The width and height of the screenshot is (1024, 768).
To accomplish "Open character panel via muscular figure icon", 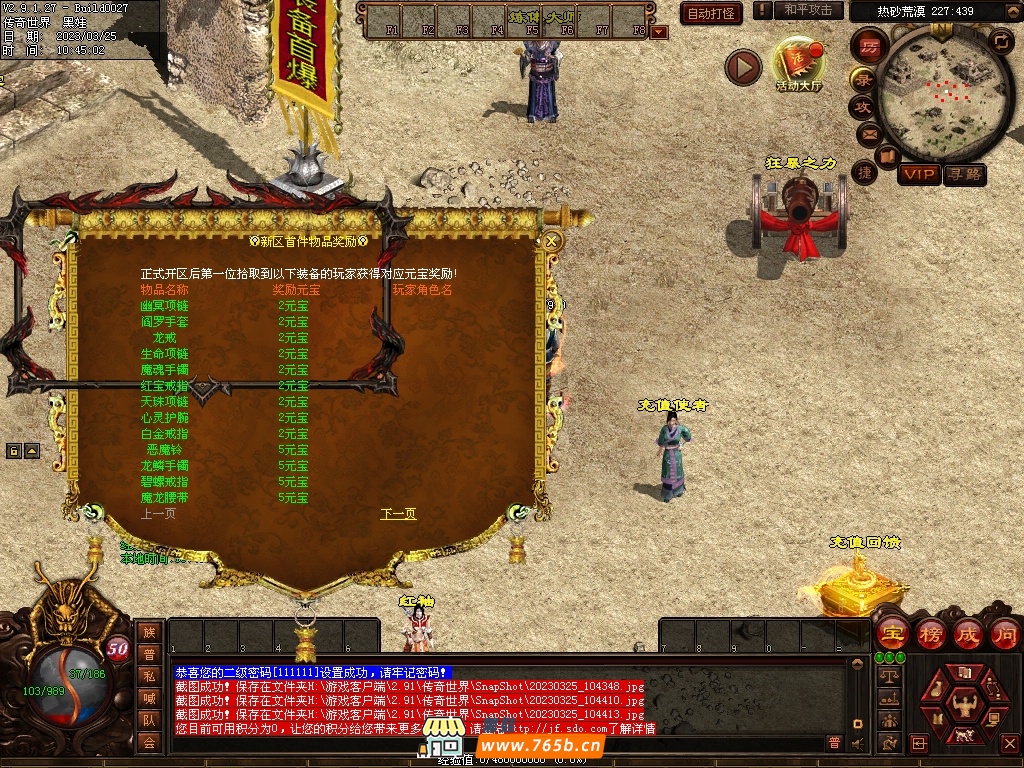I will (965, 706).
